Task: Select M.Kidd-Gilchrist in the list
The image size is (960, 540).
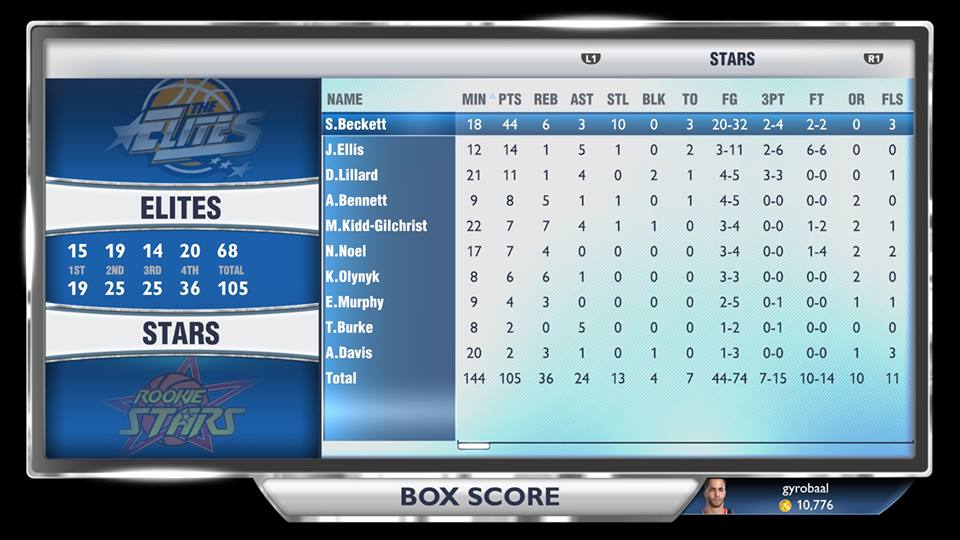Action: 376,226
